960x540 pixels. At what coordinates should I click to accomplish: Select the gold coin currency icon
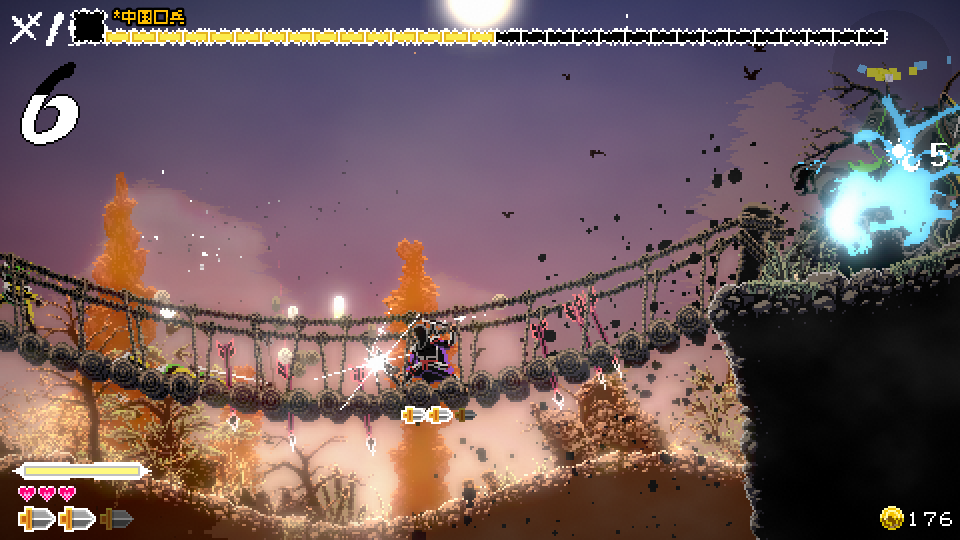coord(892,517)
